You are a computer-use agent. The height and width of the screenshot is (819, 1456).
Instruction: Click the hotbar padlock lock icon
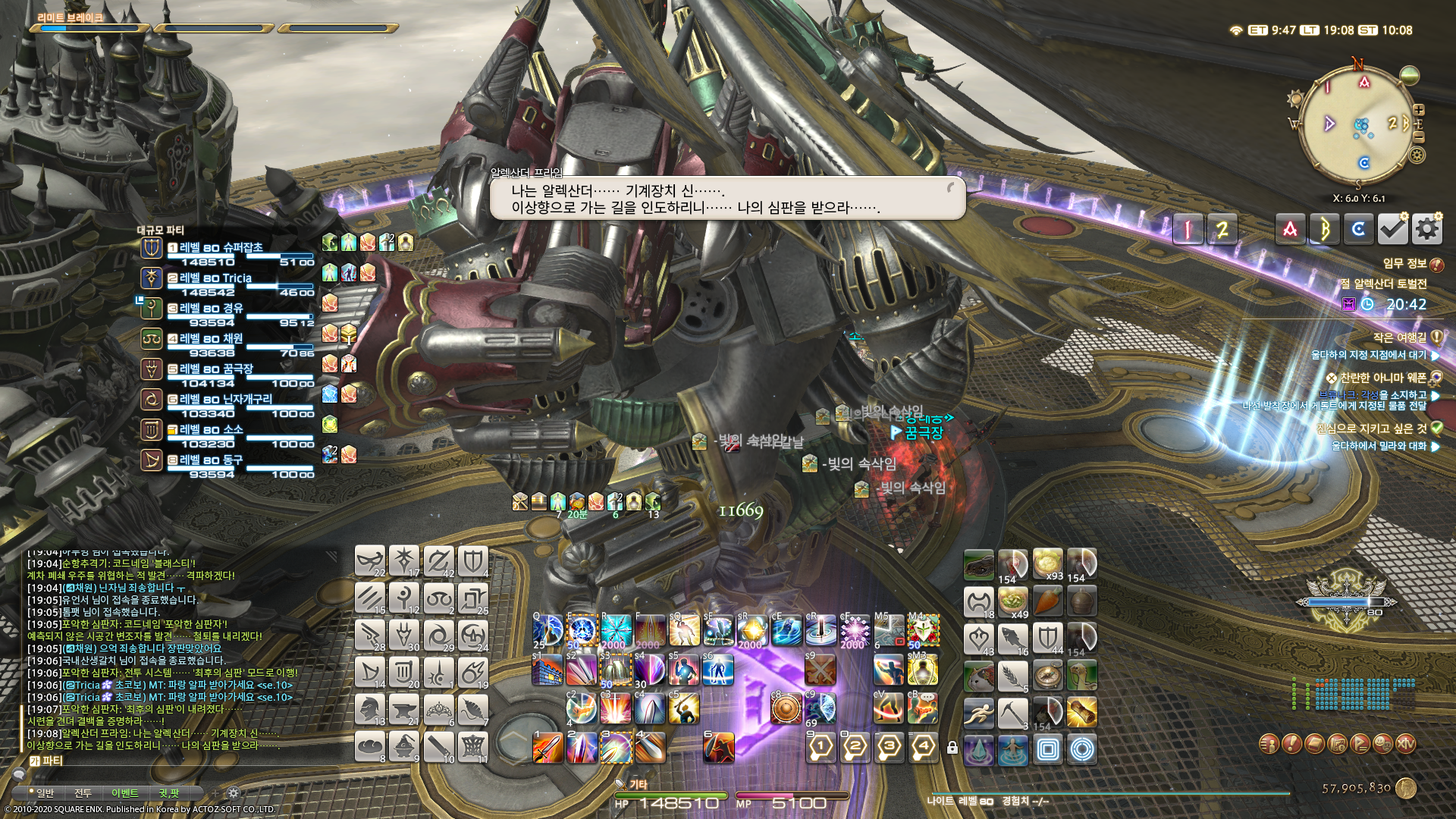952,748
